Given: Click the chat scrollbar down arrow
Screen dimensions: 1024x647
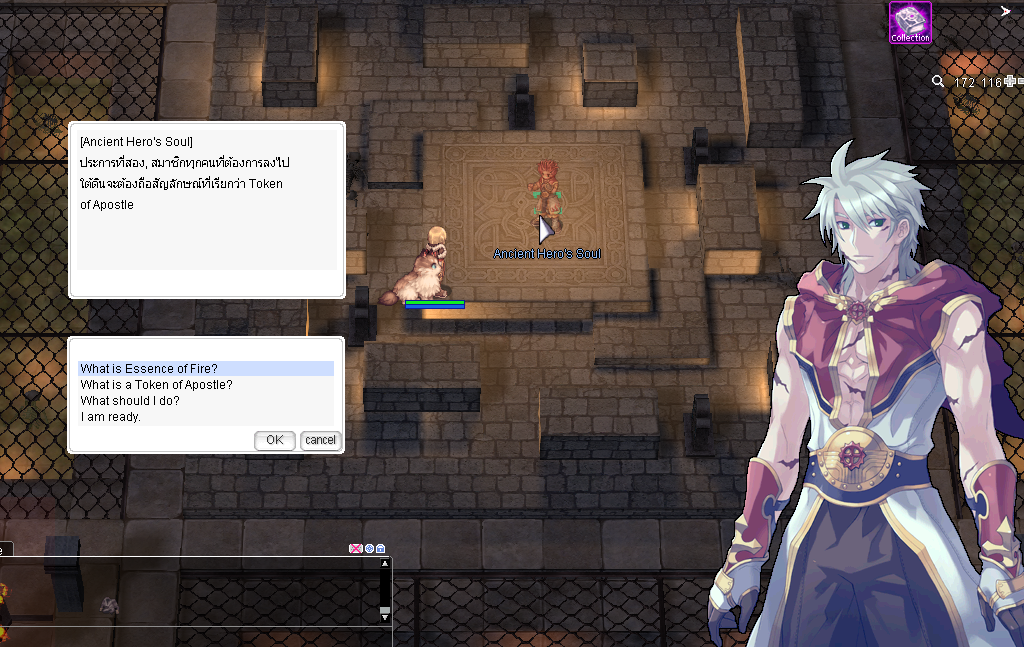Looking at the screenshot, I should [x=385, y=616].
